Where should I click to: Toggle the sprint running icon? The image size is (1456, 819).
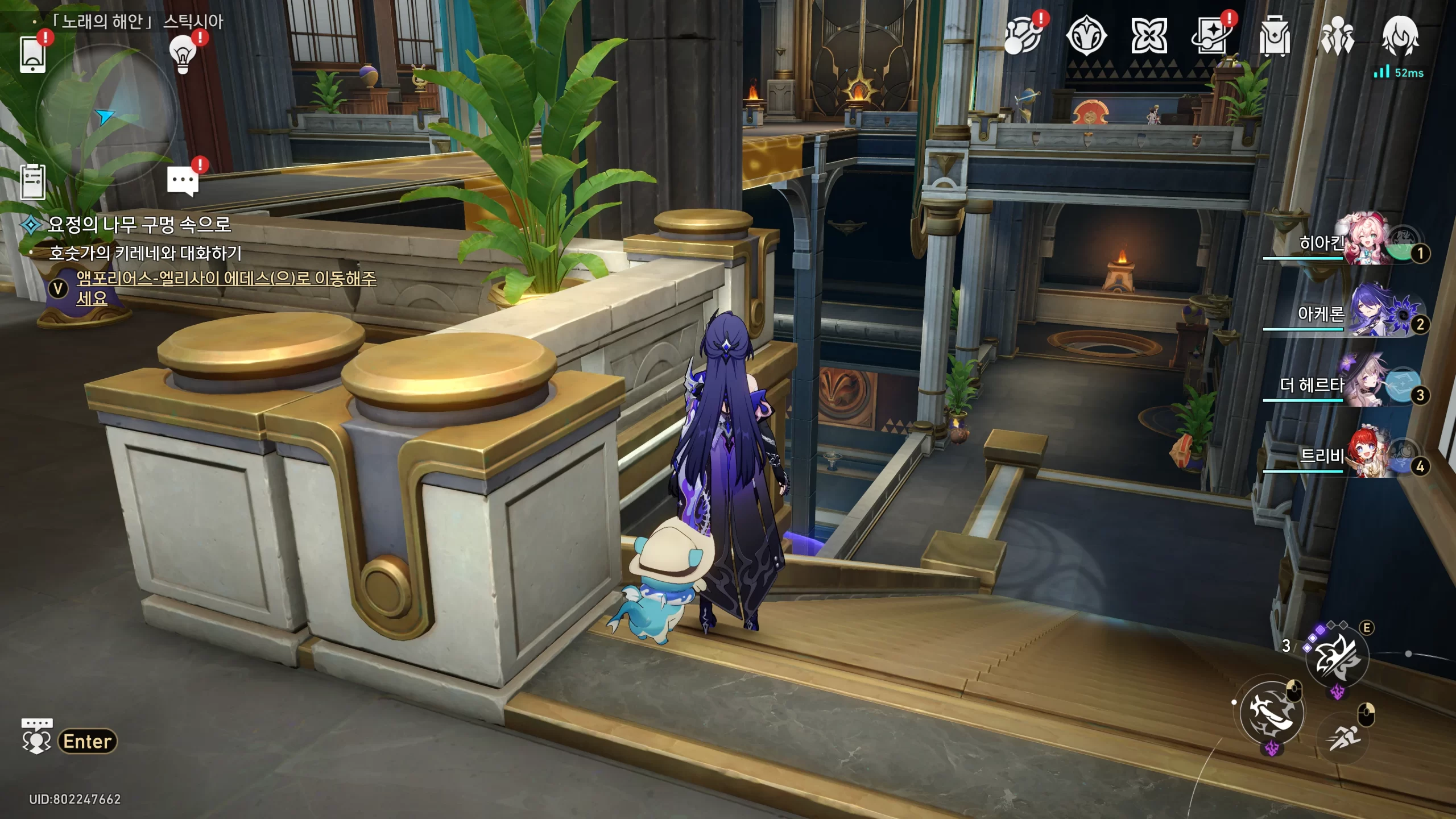[x=1343, y=738]
